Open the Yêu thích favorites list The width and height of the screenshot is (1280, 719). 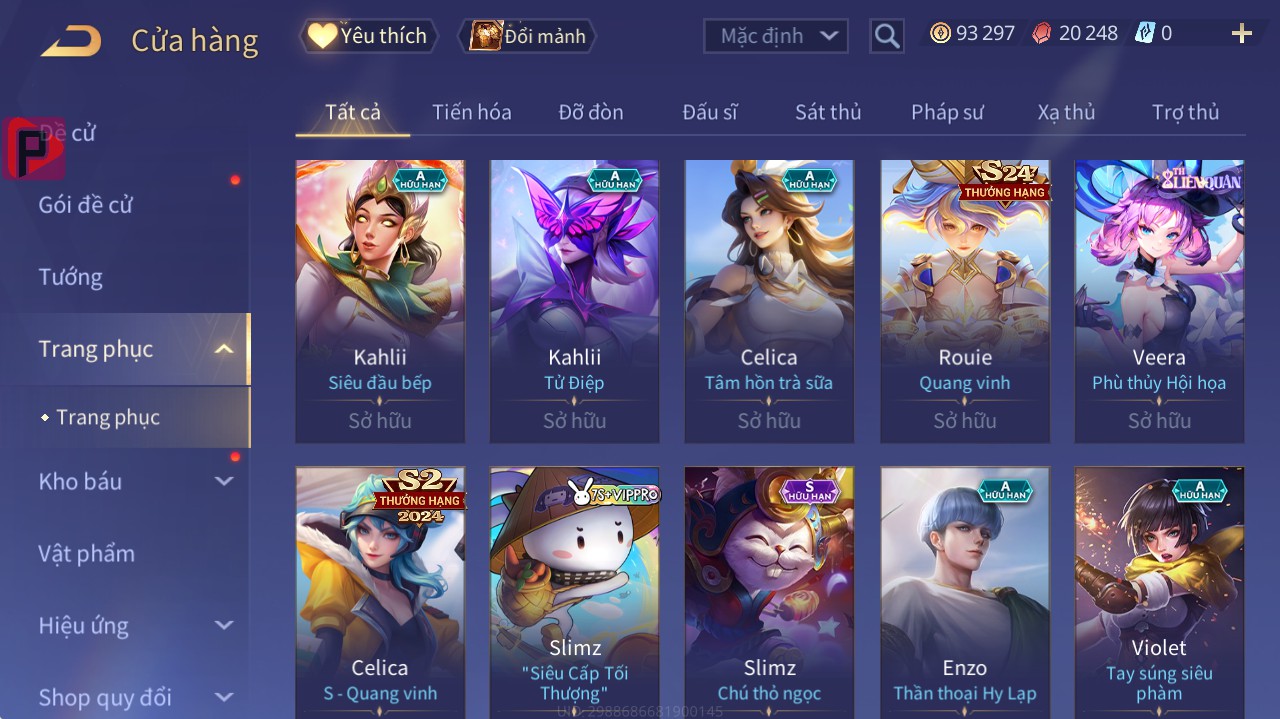coord(369,36)
